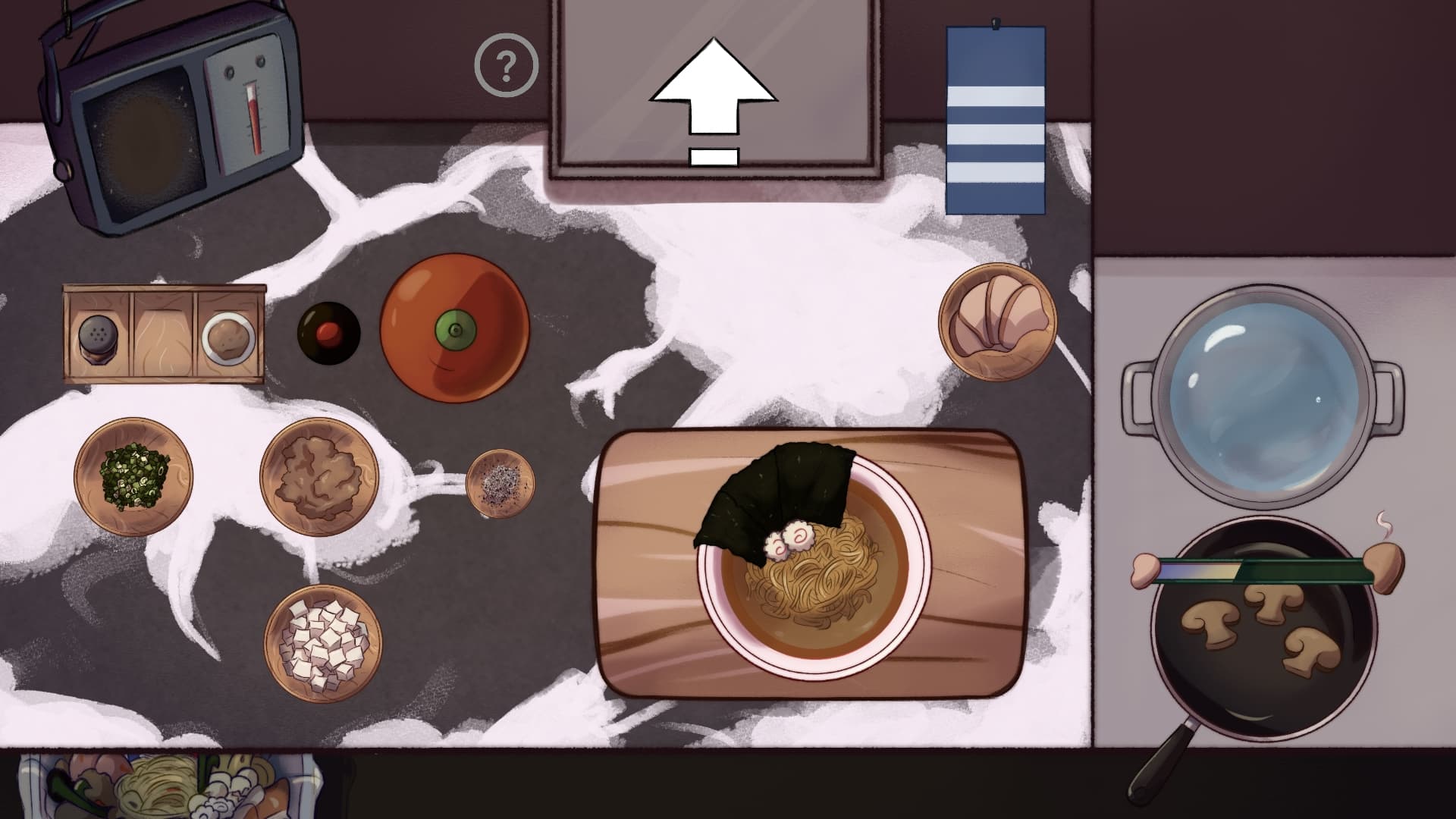Pick the sliced pork bowl
Screen dimensions: 1456x819
(997, 321)
